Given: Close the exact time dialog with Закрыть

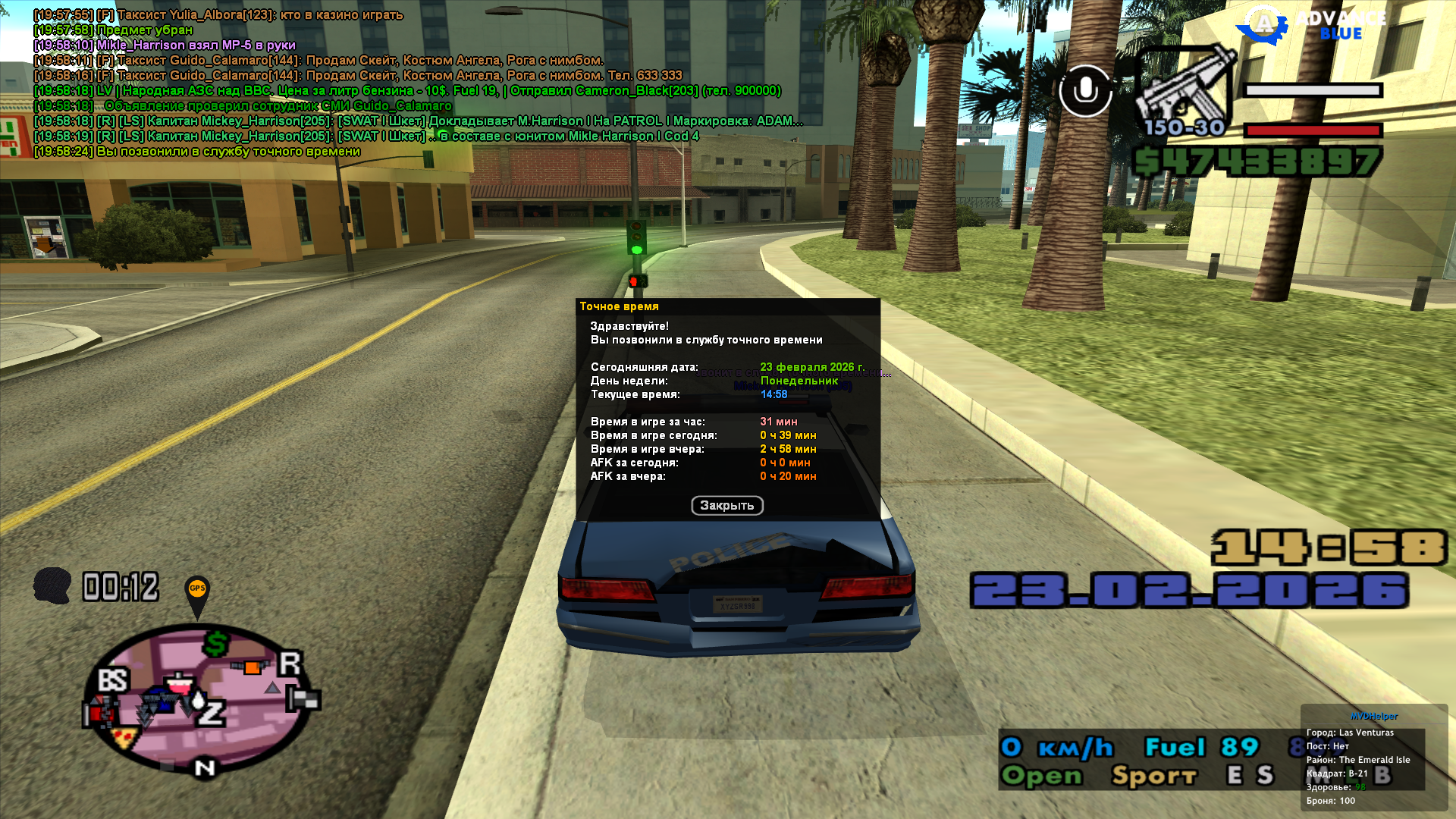Looking at the screenshot, I should point(726,506).
